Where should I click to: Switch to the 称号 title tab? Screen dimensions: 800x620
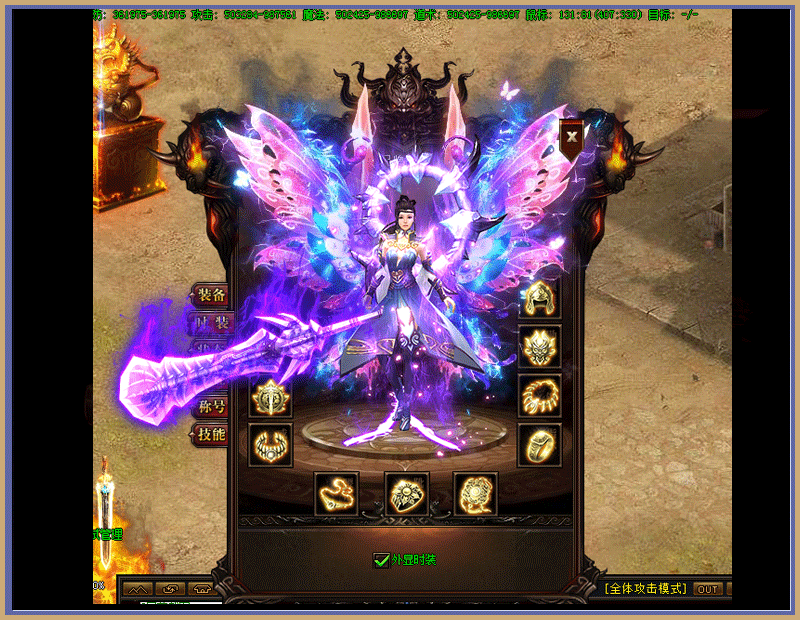(x=211, y=407)
